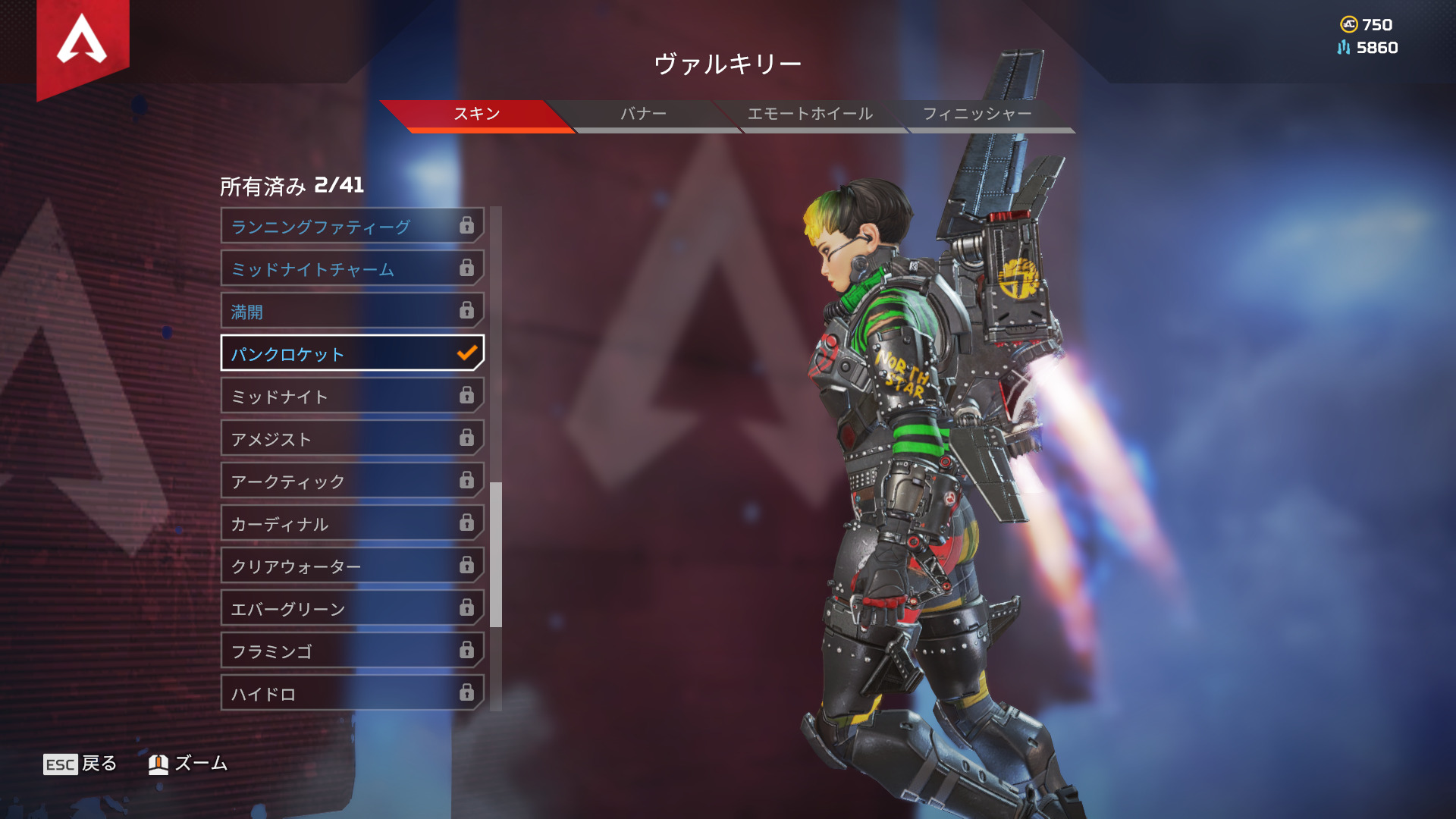Open the バナー tab
The width and height of the screenshot is (1456, 819).
click(643, 115)
